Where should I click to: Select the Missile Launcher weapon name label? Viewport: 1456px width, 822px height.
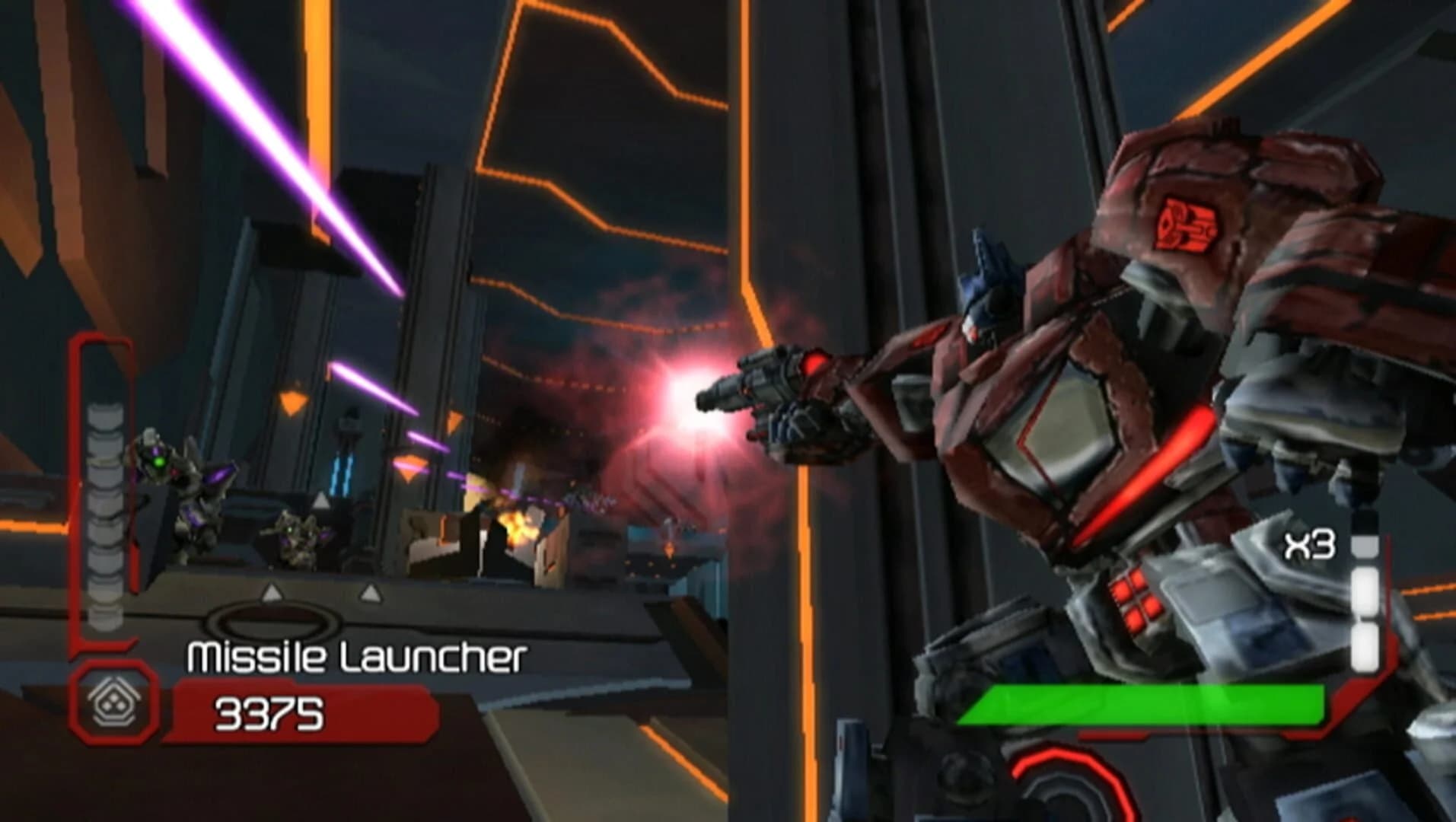point(356,655)
